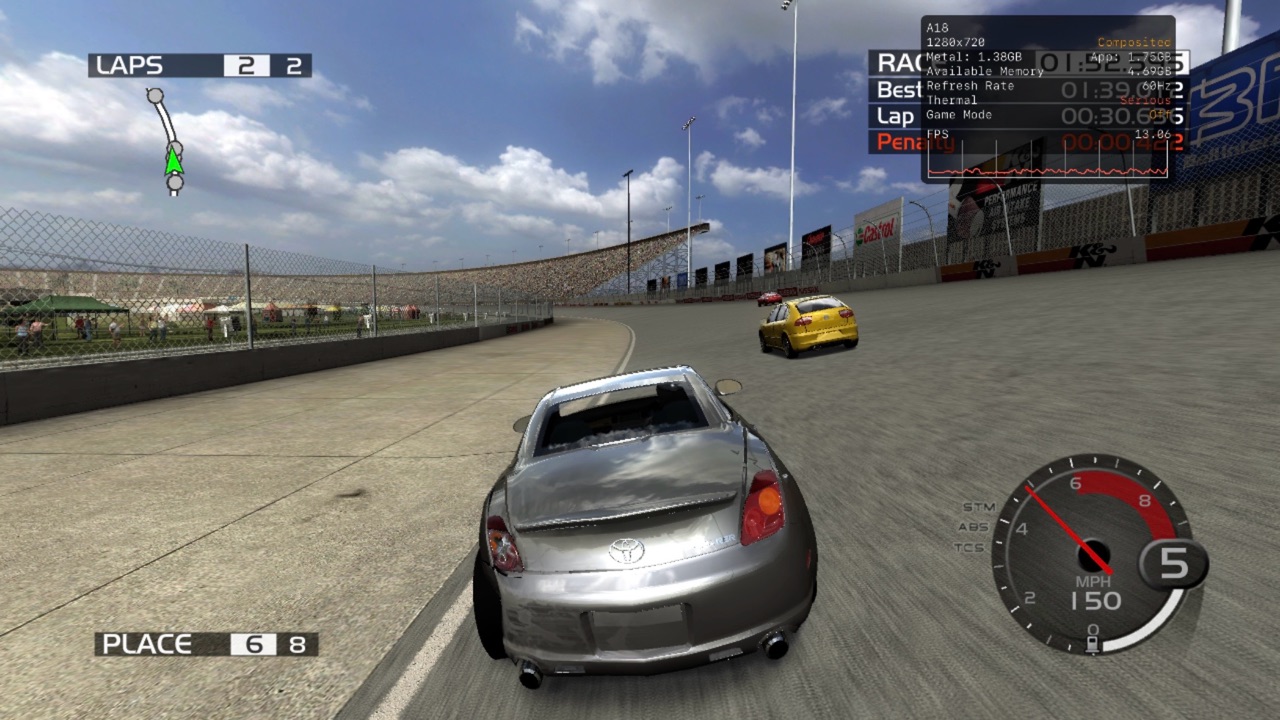Click the tachometer dial
The height and width of the screenshot is (720, 1280).
(1090, 552)
